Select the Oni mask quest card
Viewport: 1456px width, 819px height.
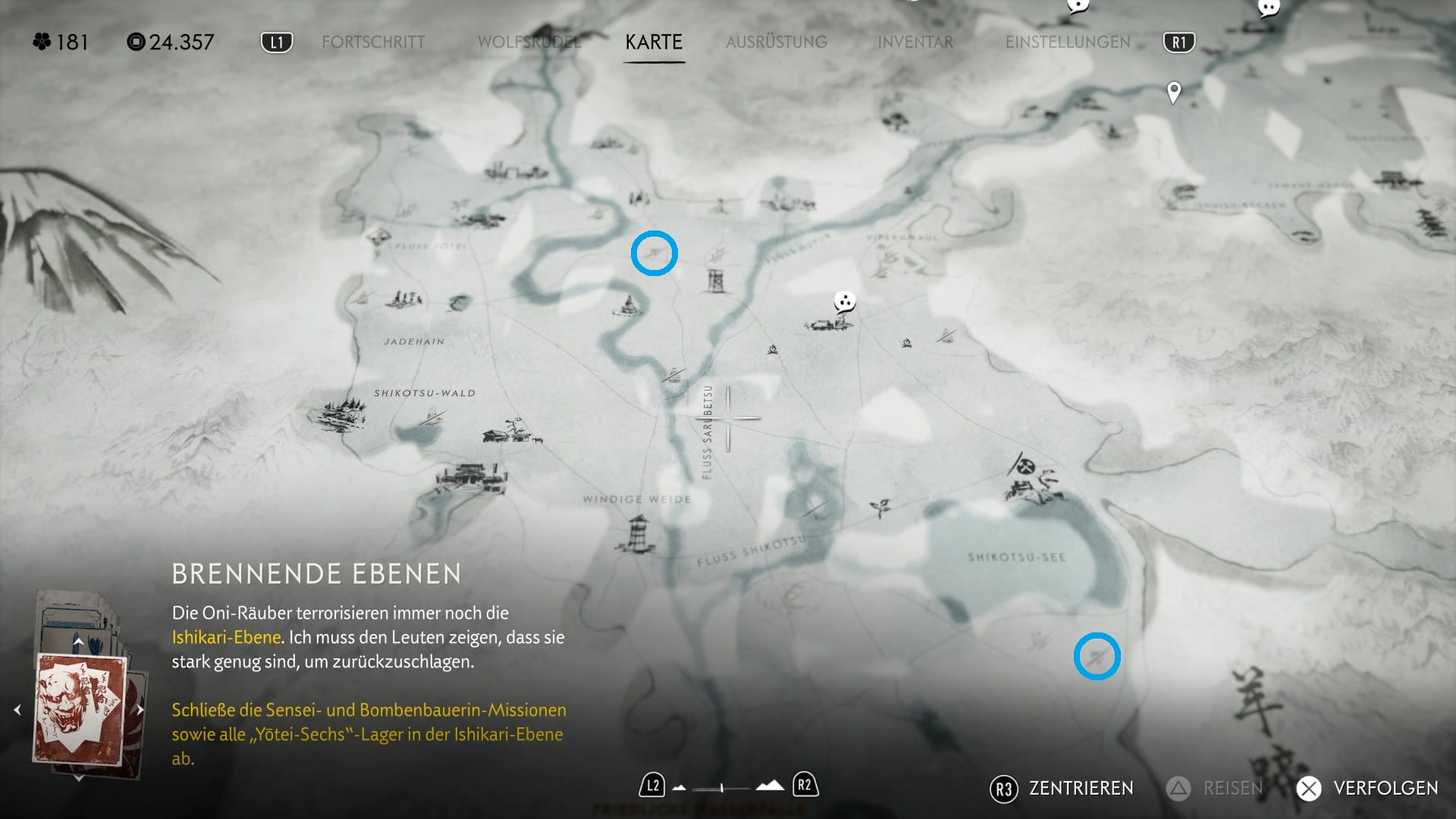click(x=80, y=709)
